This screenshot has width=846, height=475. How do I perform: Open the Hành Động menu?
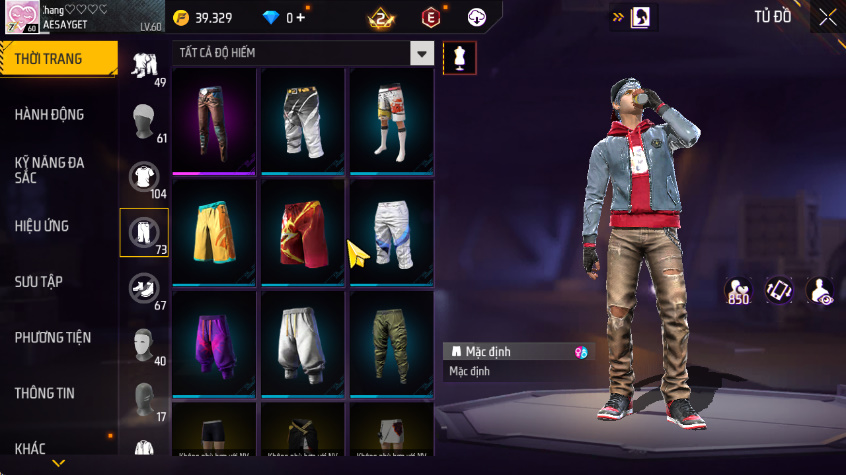[50, 115]
